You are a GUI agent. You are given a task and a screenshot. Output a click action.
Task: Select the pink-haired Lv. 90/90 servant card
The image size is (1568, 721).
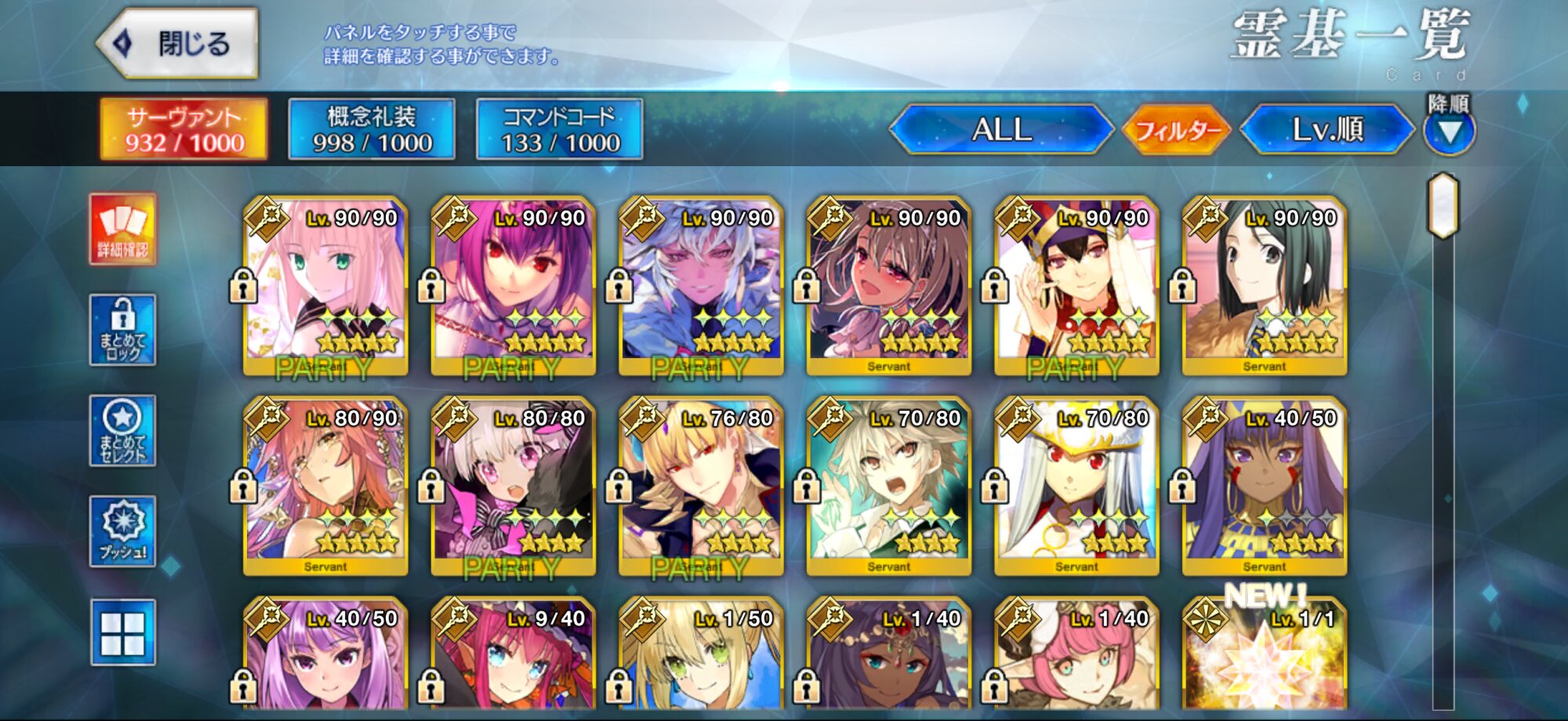(325, 286)
